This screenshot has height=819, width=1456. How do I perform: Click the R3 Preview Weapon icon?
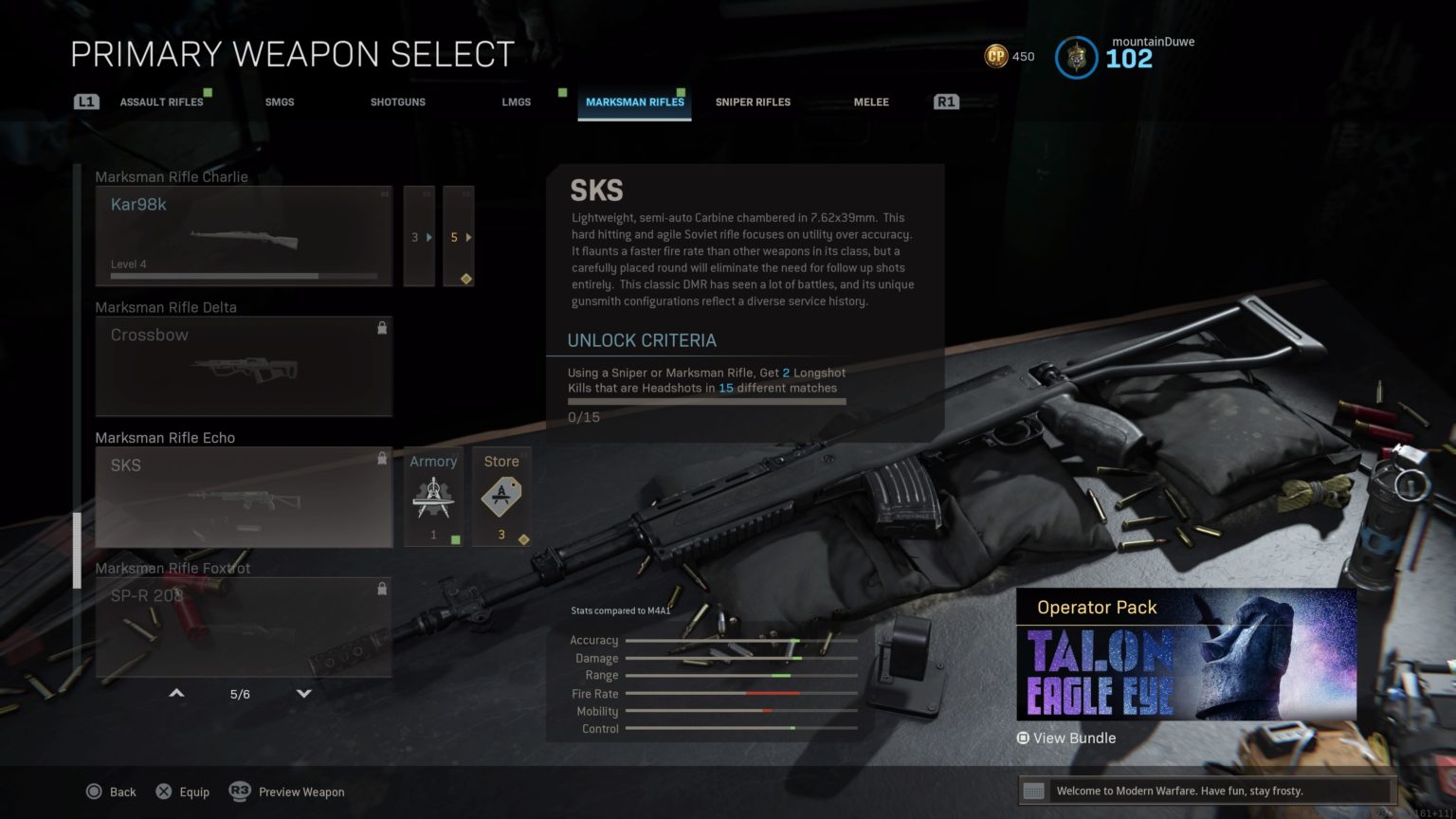pos(240,791)
